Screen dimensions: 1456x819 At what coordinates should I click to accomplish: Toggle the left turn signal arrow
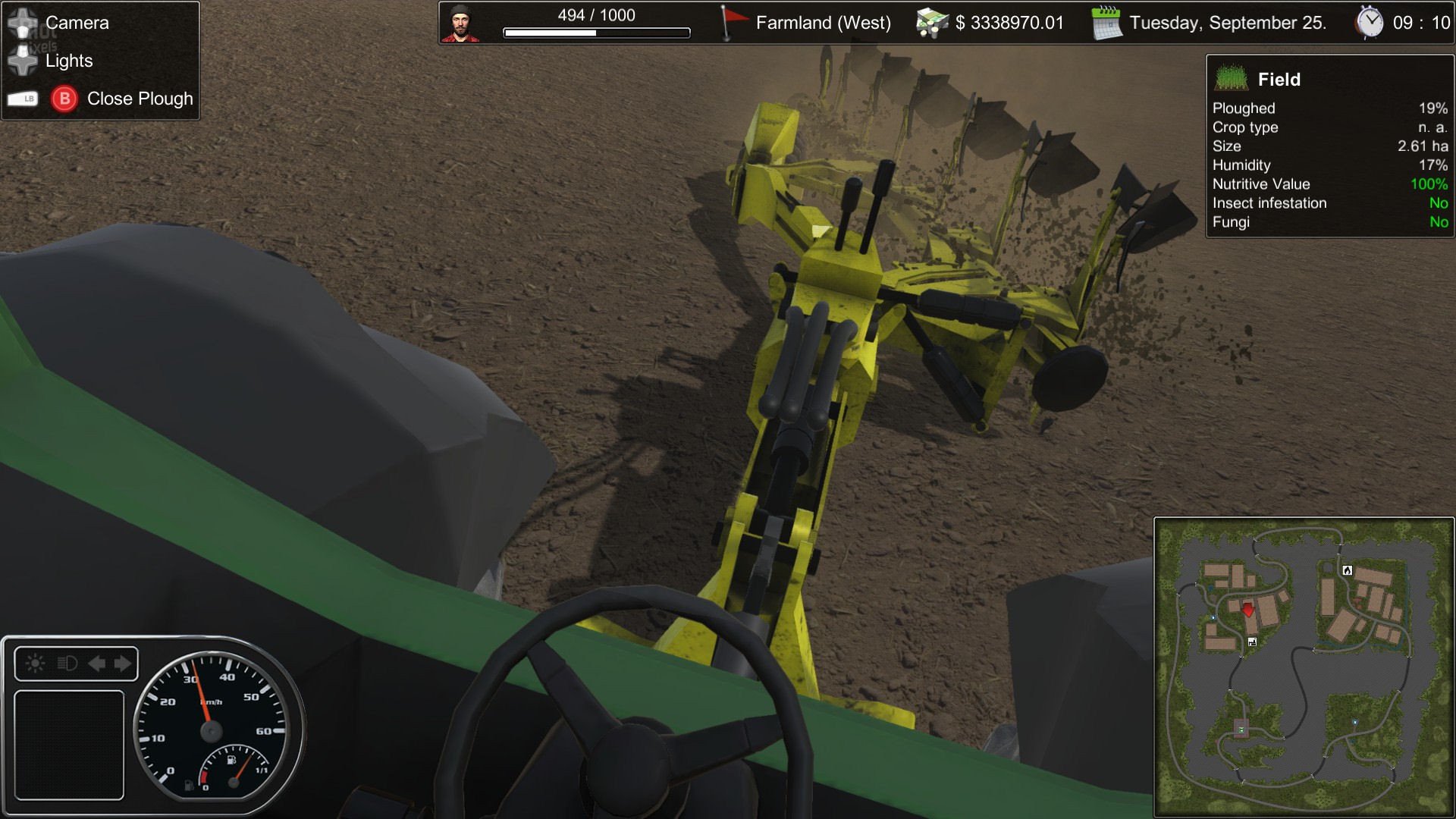tap(97, 664)
